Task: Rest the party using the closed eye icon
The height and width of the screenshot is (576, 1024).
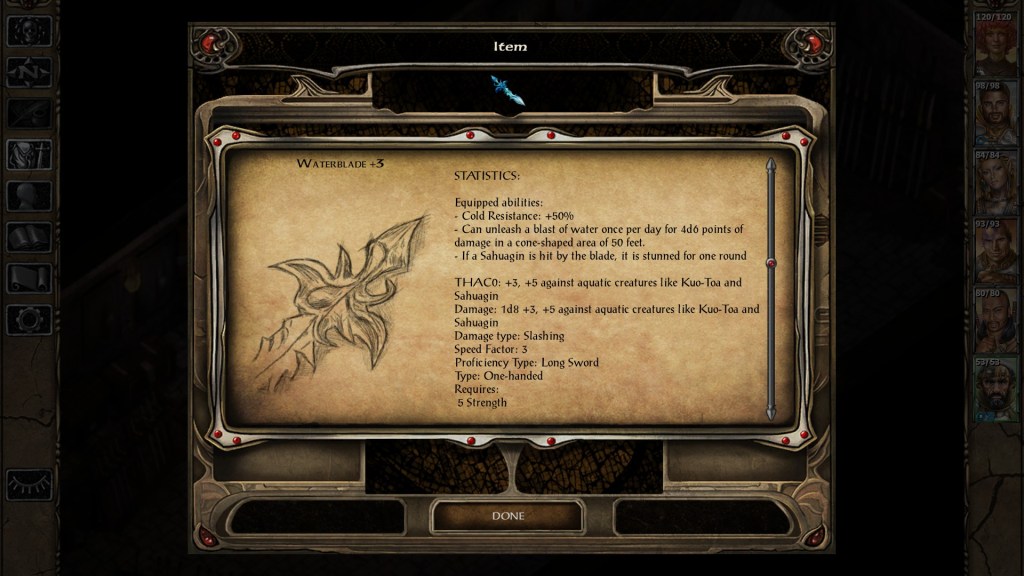Action: coord(29,484)
